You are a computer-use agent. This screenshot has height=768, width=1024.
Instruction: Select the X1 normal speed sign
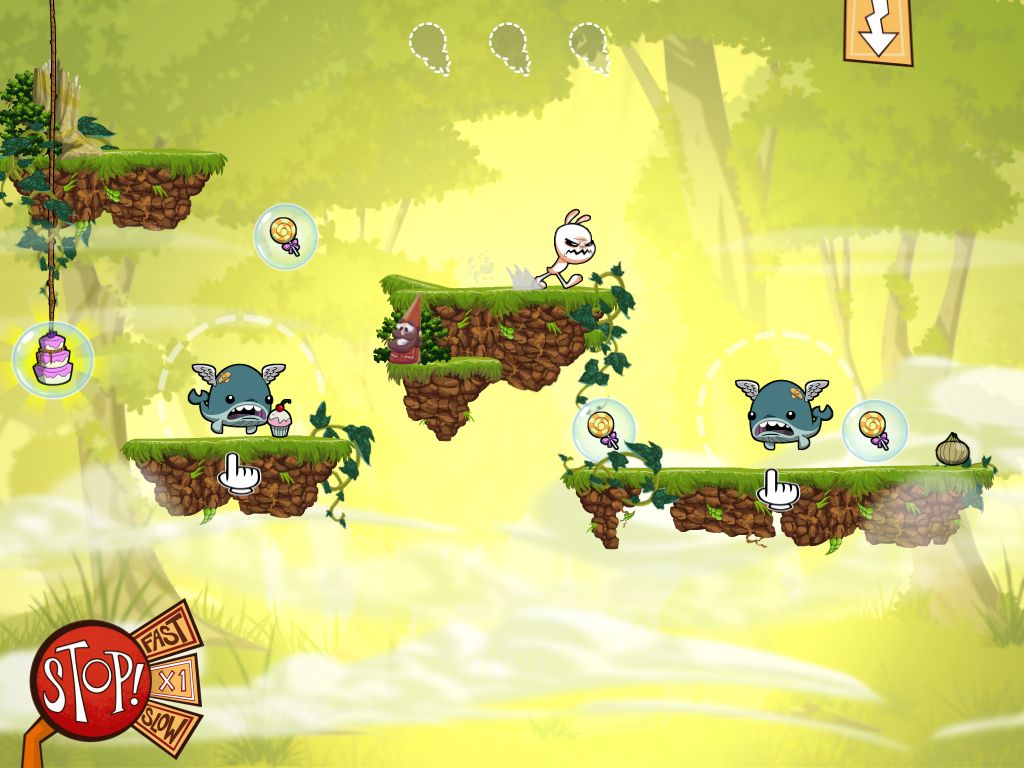point(175,681)
